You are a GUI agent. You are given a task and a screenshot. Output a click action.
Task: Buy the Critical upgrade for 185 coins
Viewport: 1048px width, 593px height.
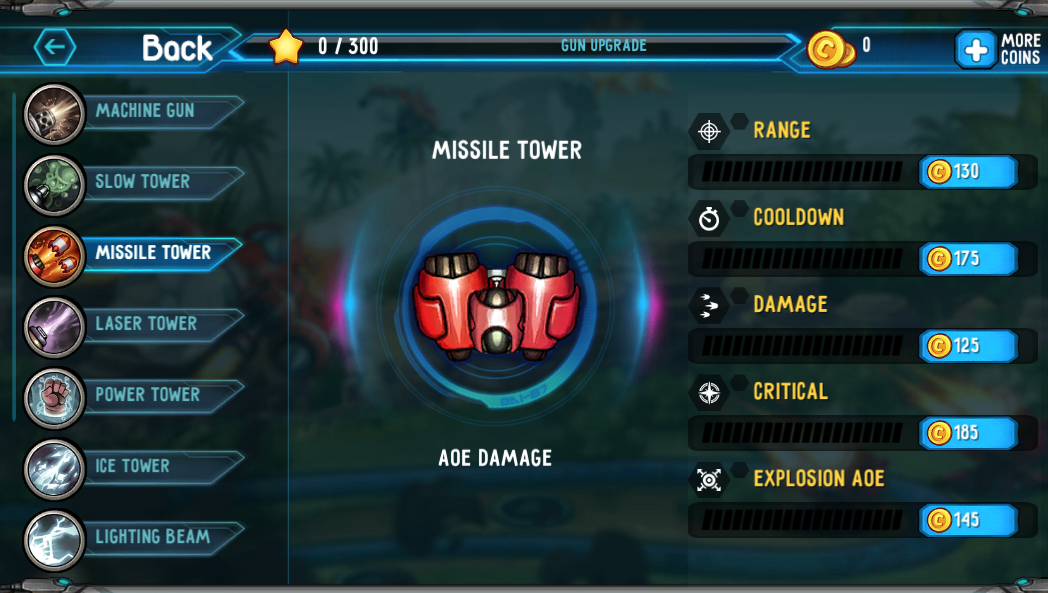(x=967, y=433)
